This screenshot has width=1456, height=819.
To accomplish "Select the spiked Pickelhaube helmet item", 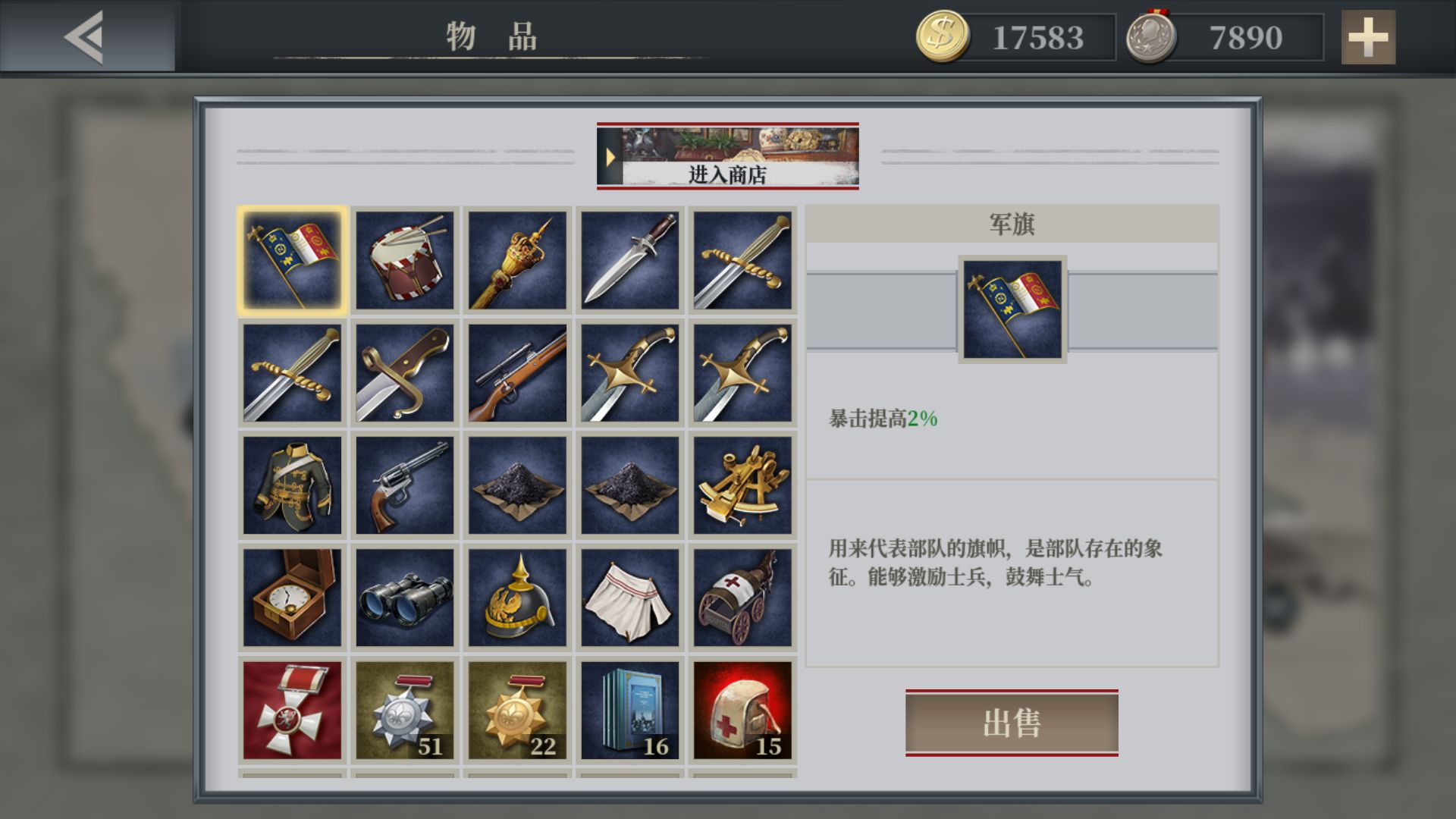I will pos(516,596).
